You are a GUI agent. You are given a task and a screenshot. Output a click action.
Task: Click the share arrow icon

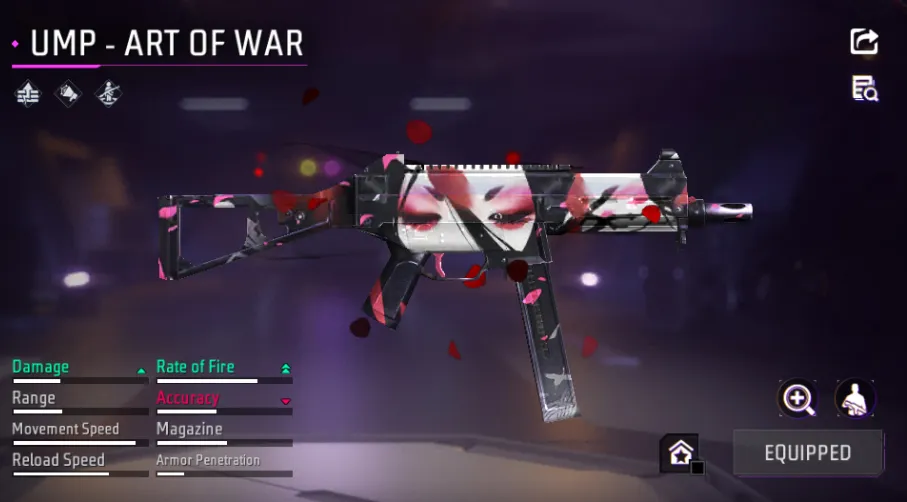[x=864, y=41]
